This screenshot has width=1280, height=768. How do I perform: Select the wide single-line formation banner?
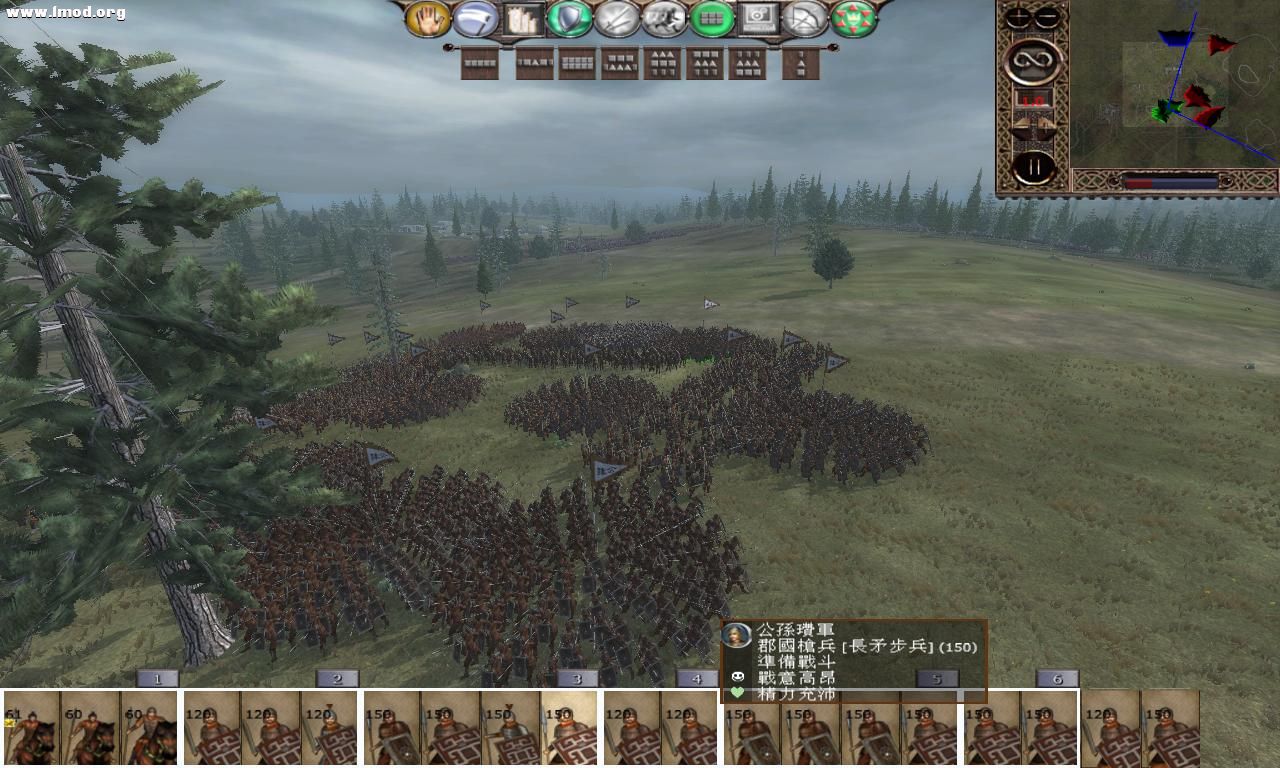click(x=481, y=65)
